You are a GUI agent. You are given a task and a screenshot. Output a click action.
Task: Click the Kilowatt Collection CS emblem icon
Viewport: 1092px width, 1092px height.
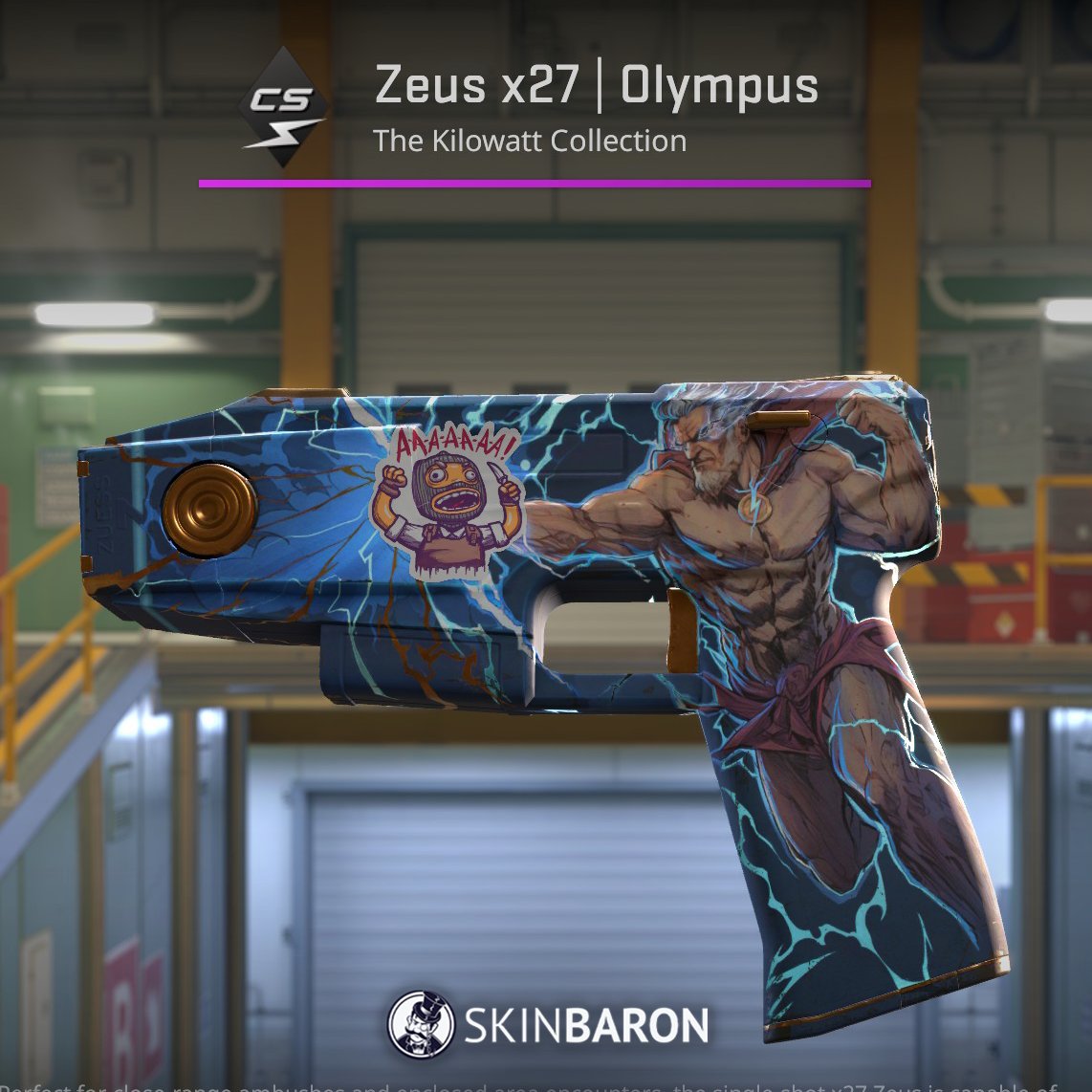283,109
